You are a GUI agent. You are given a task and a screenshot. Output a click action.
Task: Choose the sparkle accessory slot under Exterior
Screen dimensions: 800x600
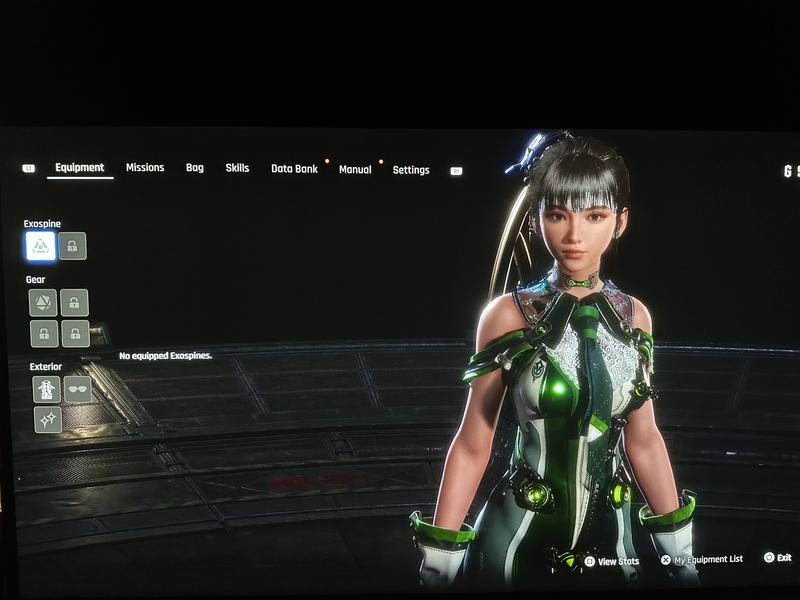coord(47,420)
